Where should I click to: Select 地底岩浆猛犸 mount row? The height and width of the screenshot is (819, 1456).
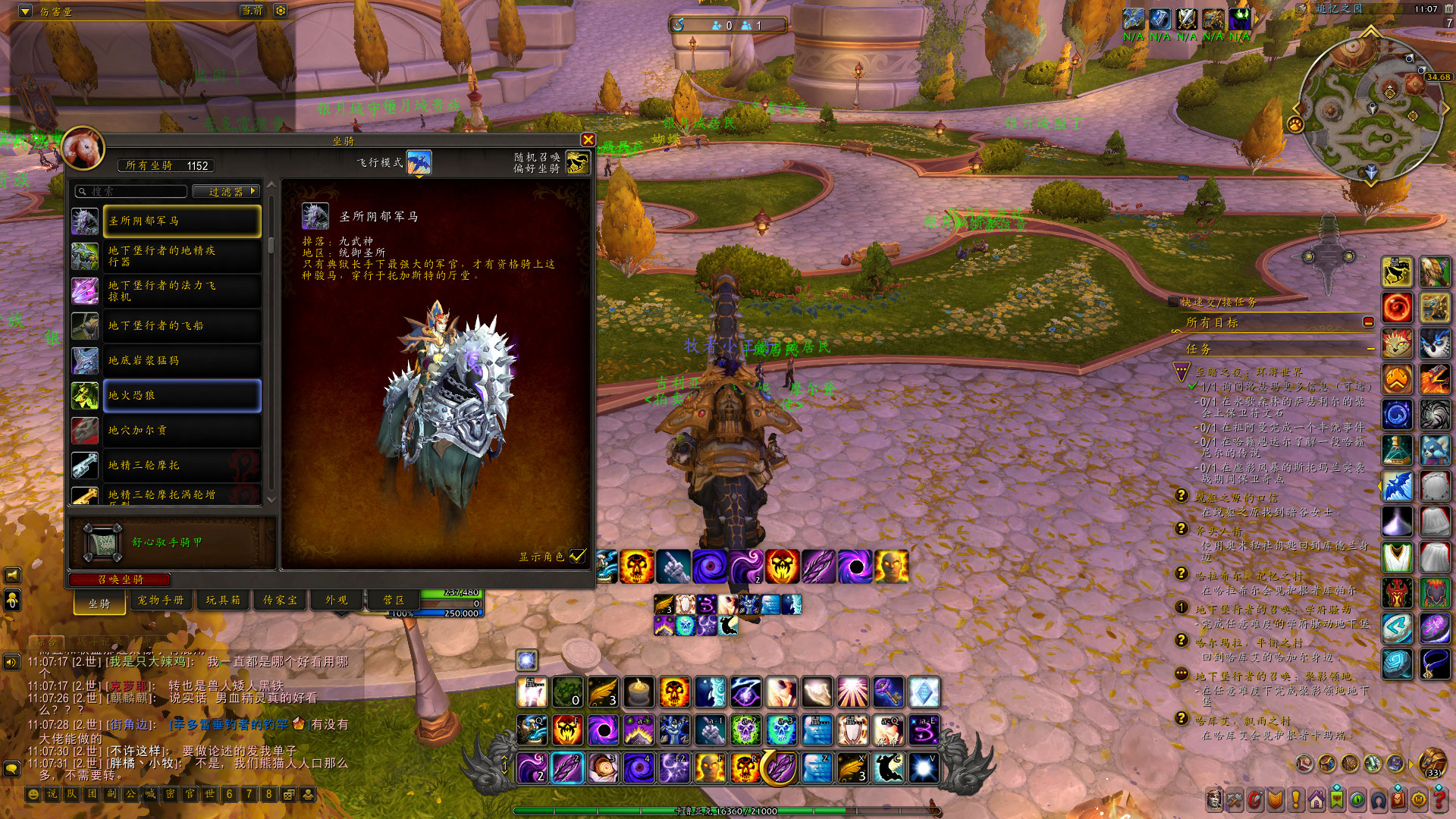pyautogui.click(x=182, y=360)
